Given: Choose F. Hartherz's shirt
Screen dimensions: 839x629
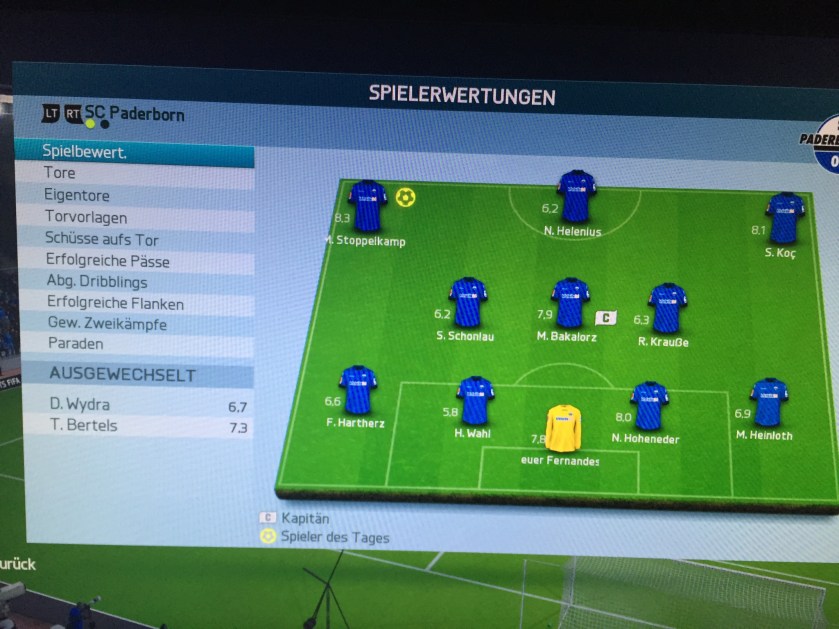Looking at the screenshot, I should tap(357, 389).
